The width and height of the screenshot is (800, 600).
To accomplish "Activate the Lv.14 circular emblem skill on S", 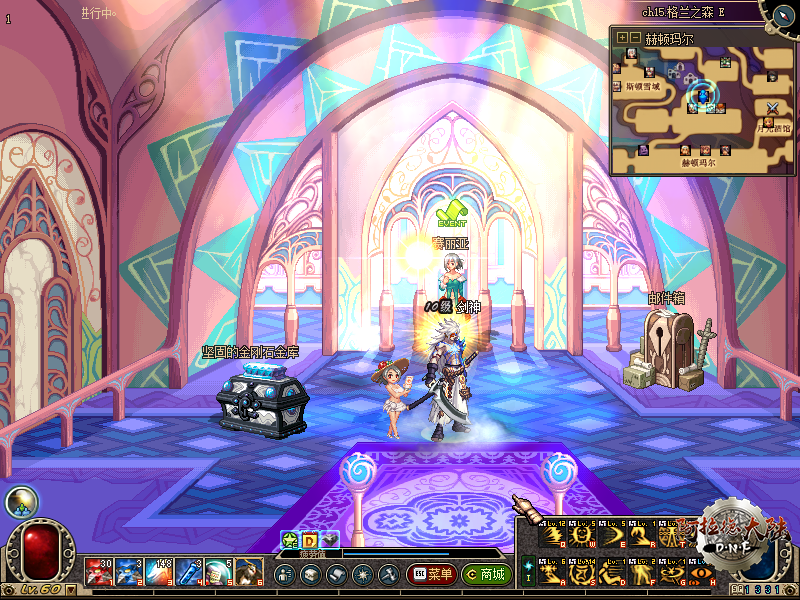I will click(x=581, y=575).
